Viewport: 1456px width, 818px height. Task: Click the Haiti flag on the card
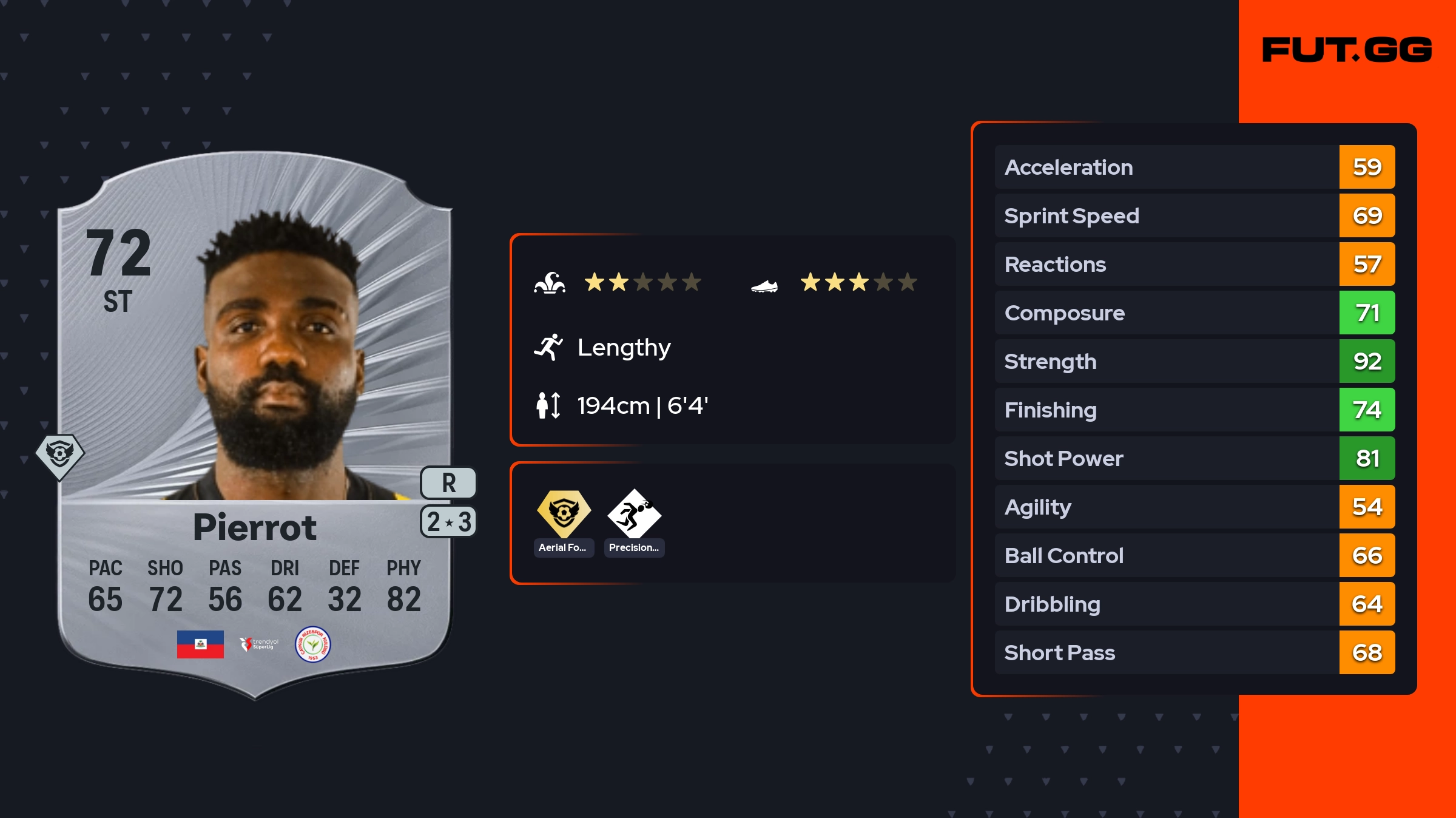pos(200,644)
